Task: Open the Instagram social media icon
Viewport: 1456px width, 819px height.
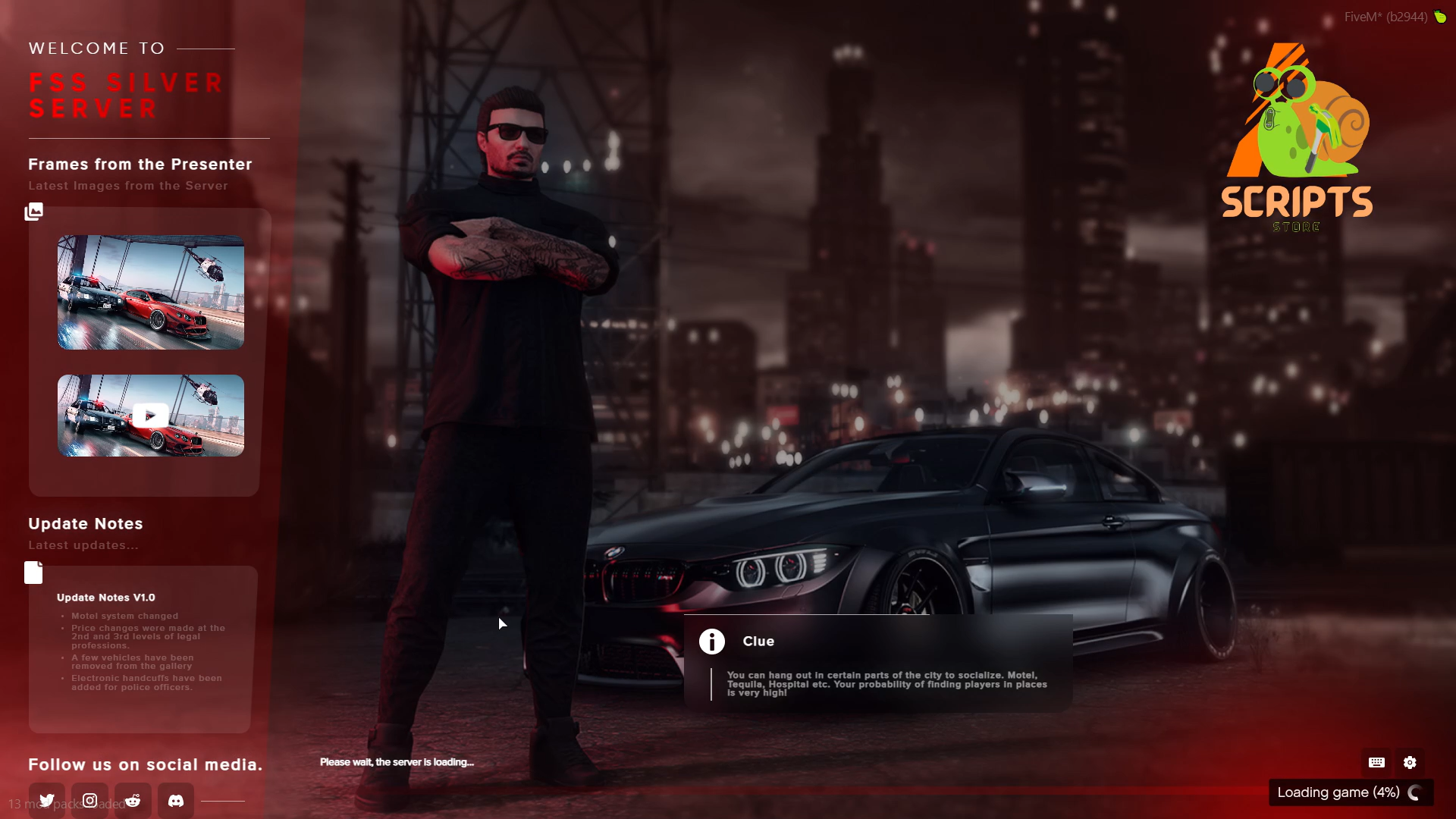Action: pyautogui.click(x=89, y=800)
